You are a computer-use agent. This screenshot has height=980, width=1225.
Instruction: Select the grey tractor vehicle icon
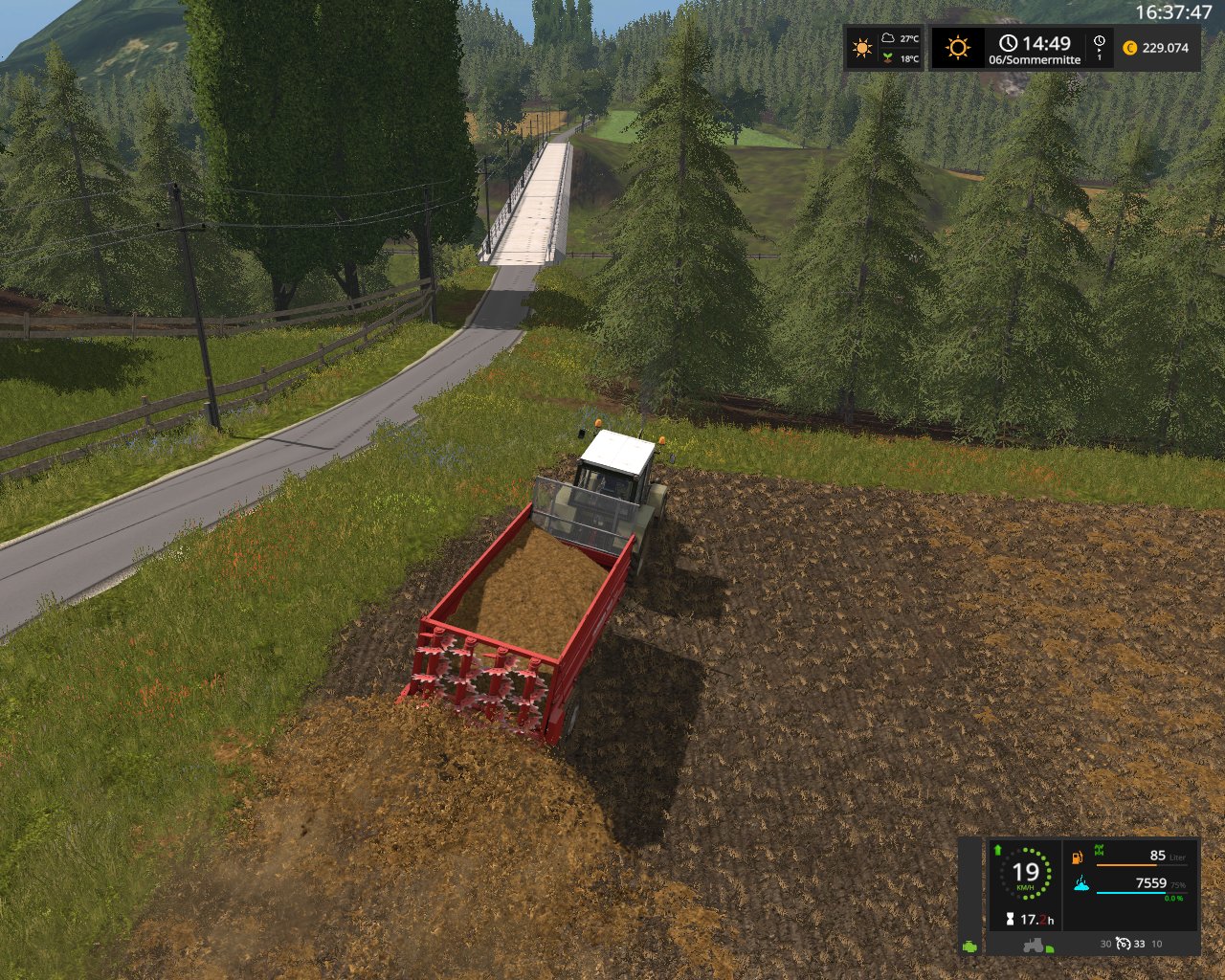[x=1034, y=945]
